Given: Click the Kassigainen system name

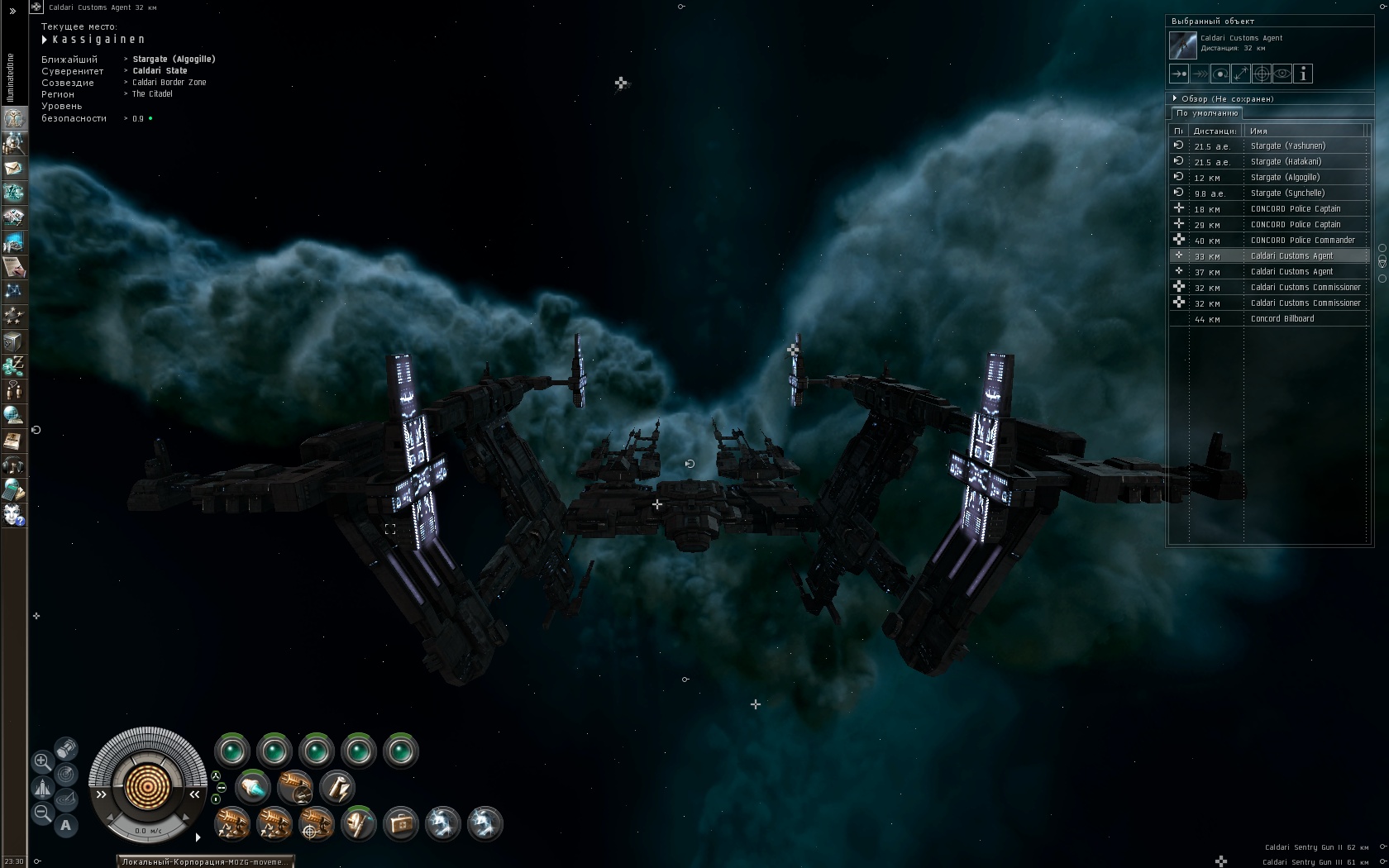Looking at the screenshot, I should (98, 40).
